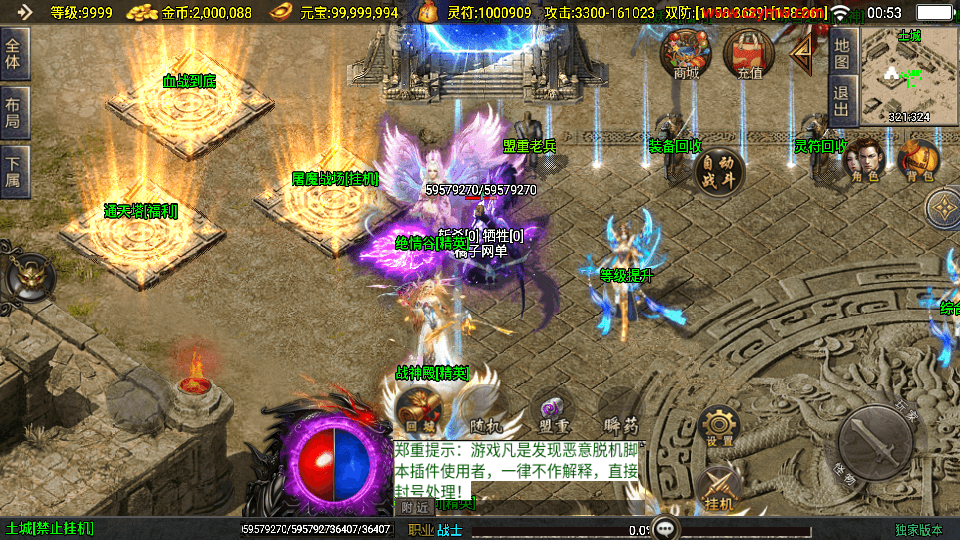Select the 布局 layout tab
Viewport: 960px width, 540px height.
14,111
